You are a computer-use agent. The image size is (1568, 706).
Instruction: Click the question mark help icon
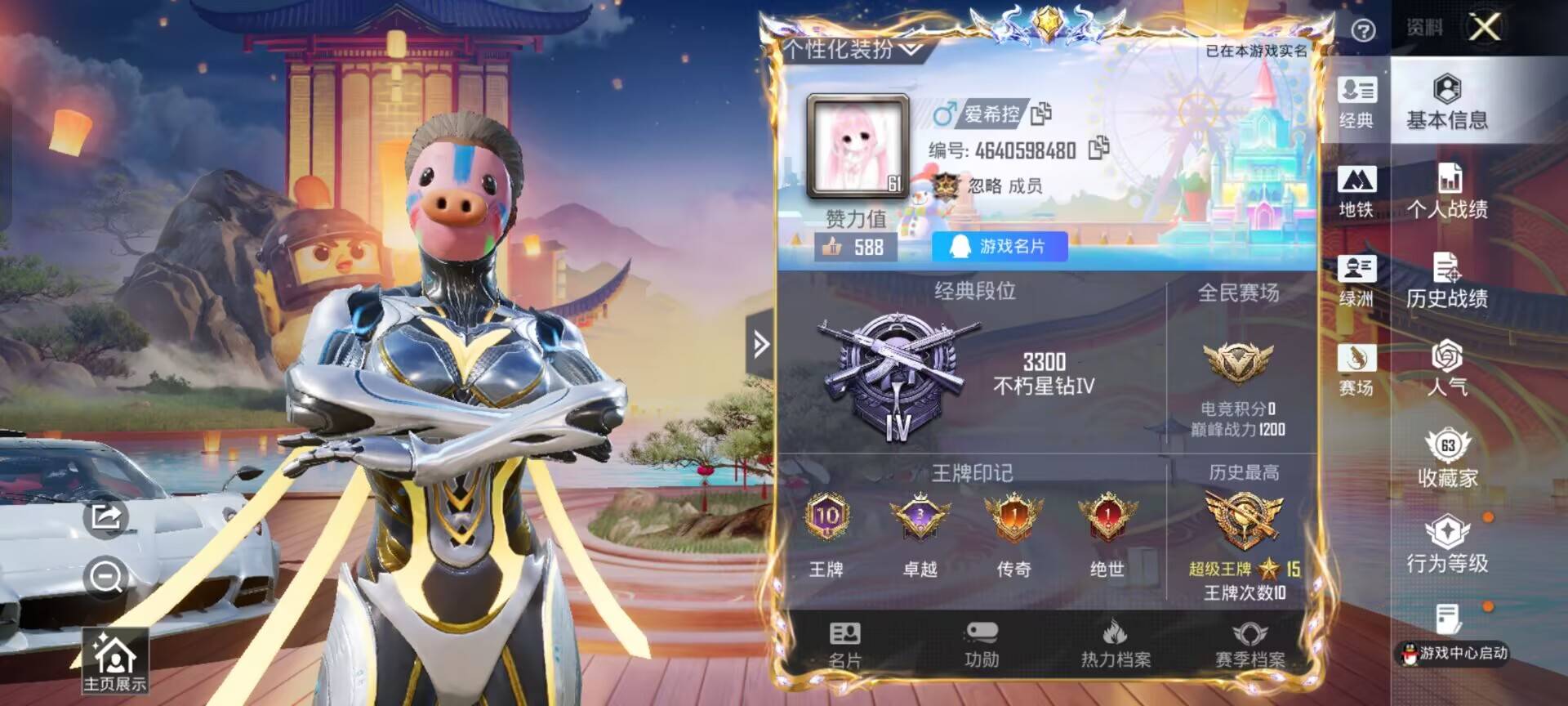1363,30
